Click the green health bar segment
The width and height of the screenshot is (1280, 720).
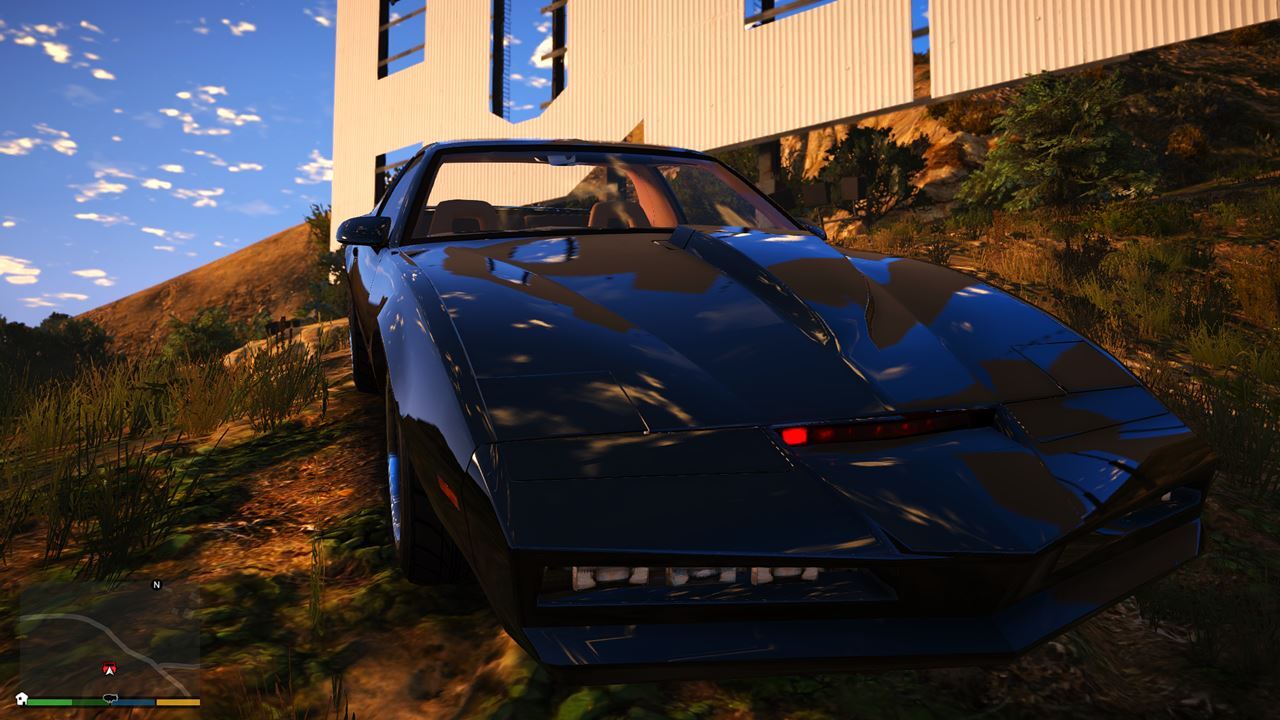pos(49,701)
